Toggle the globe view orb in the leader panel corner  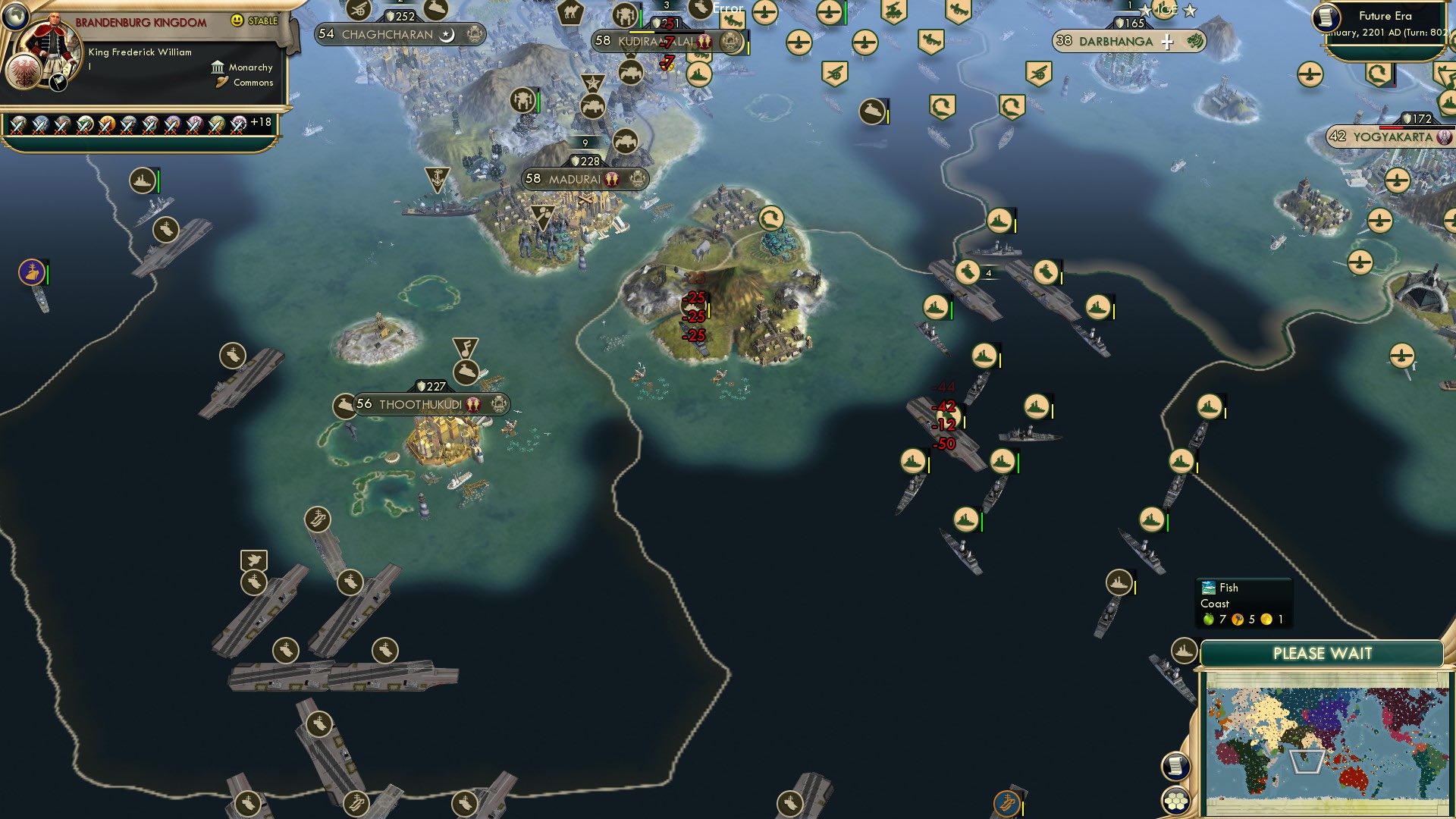[15, 18]
